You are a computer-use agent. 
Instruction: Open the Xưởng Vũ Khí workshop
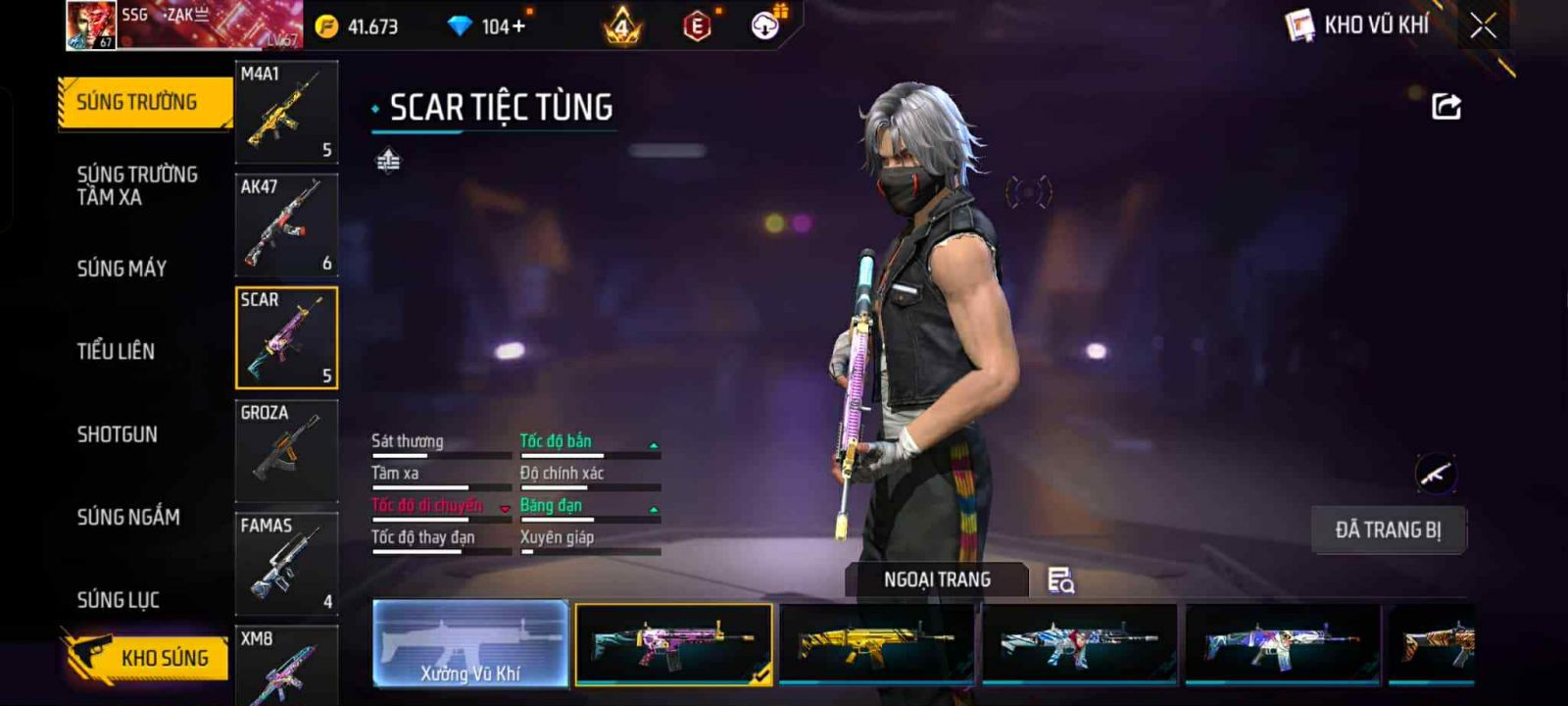pos(470,643)
